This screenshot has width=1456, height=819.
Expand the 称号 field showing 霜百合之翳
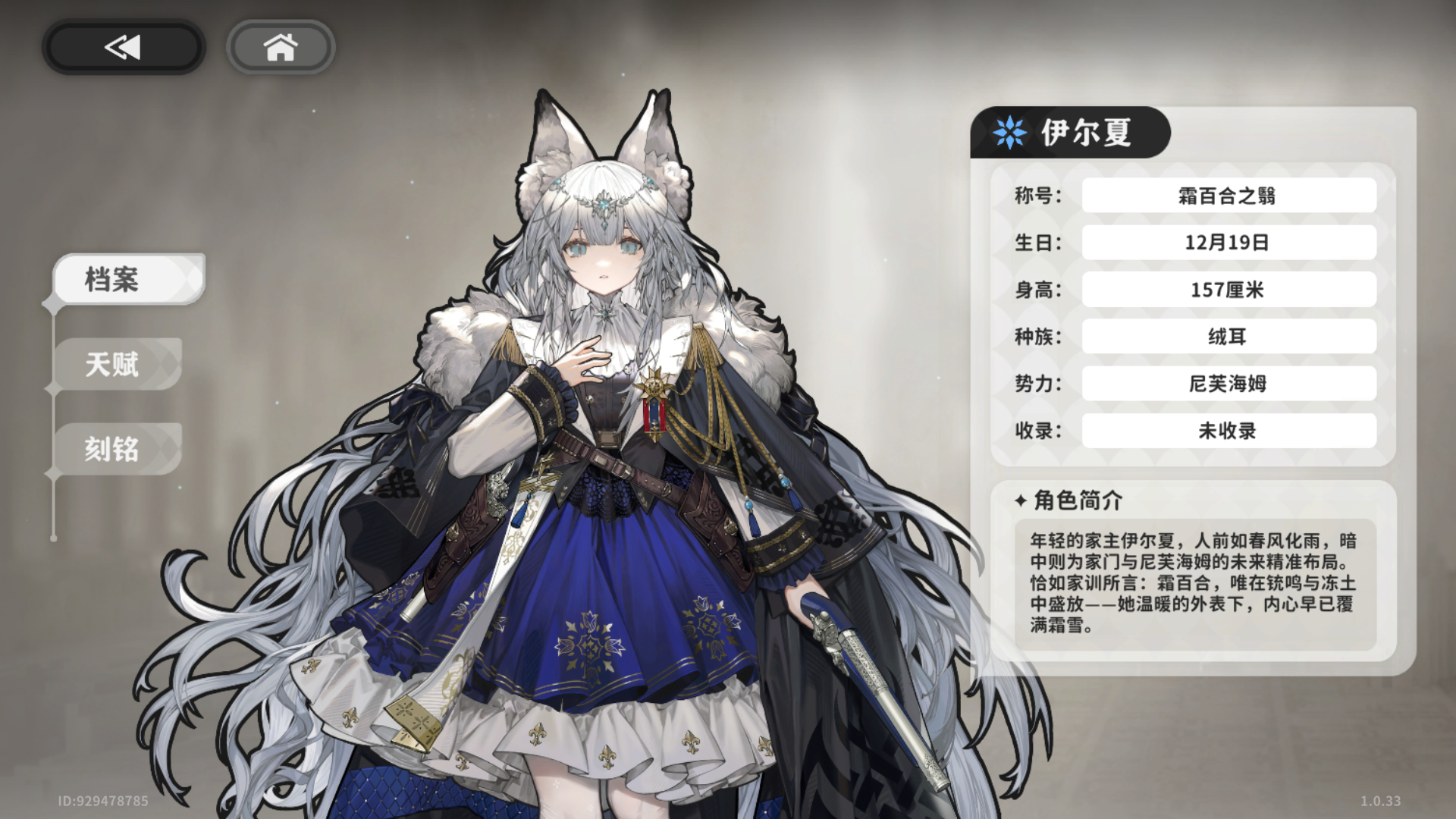[x=1227, y=195]
